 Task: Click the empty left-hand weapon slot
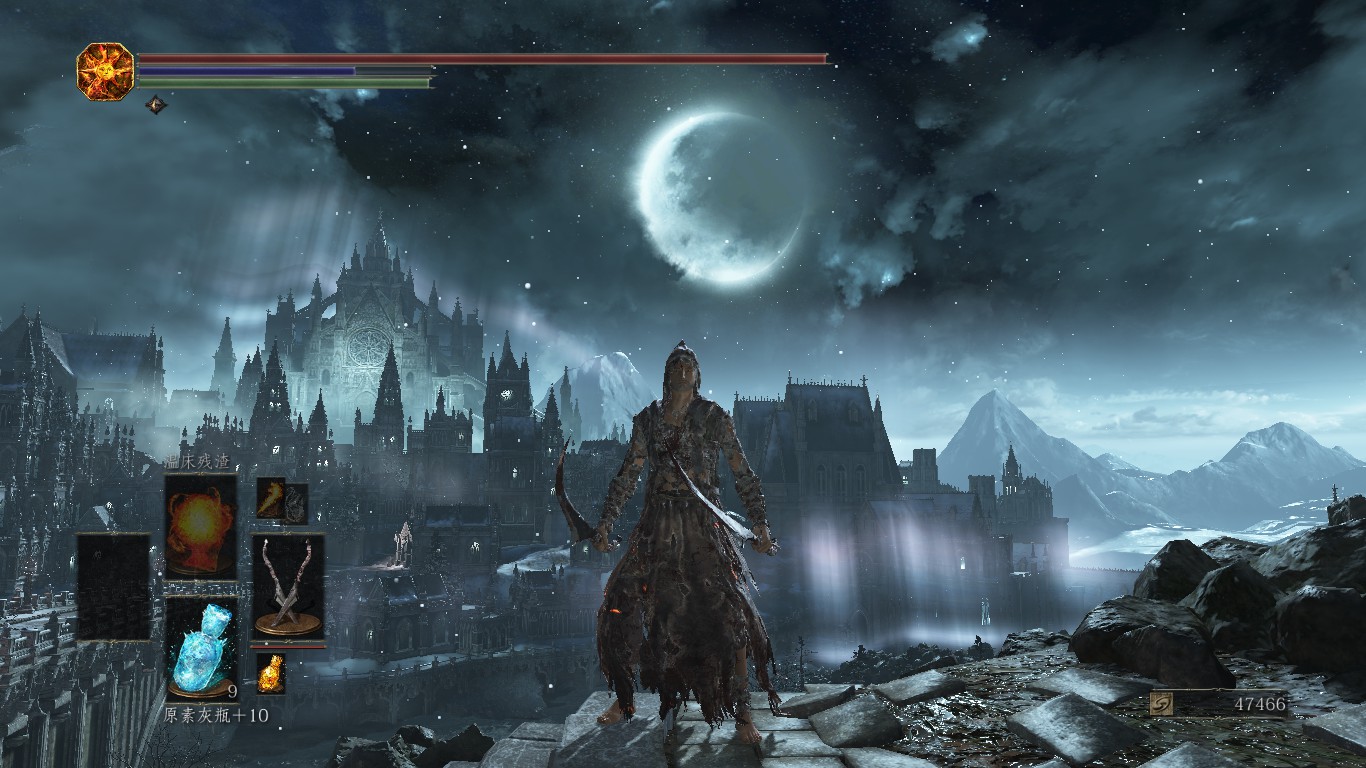tap(113, 586)
